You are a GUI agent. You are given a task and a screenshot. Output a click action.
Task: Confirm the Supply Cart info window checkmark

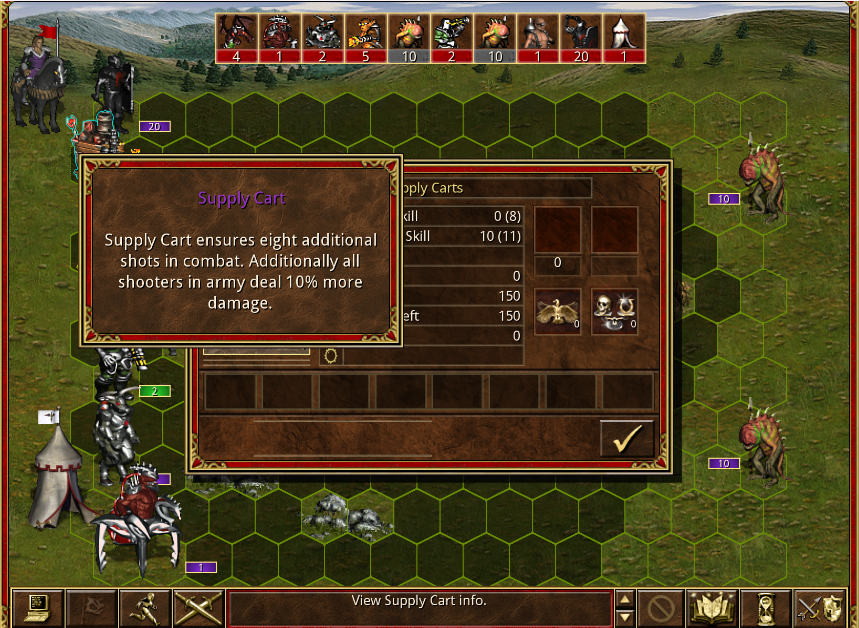coord(627,438)
